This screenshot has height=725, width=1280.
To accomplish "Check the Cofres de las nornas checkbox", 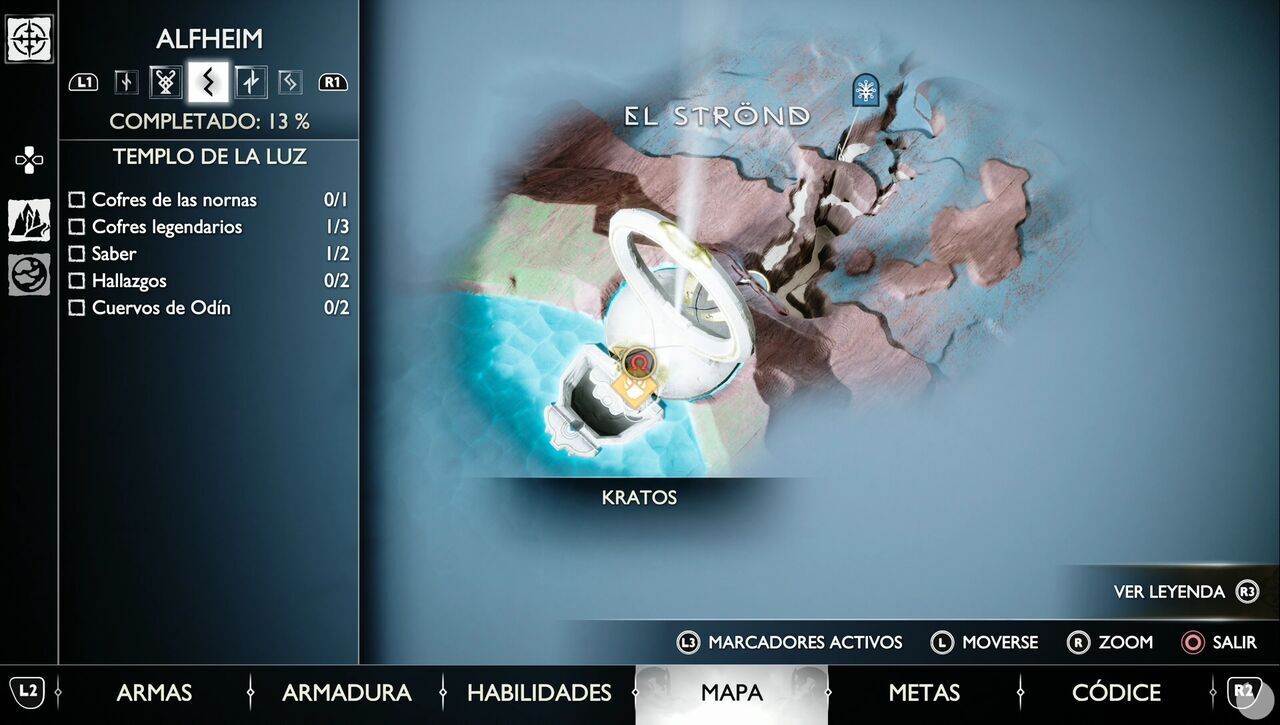I will (x=77, y=200).
